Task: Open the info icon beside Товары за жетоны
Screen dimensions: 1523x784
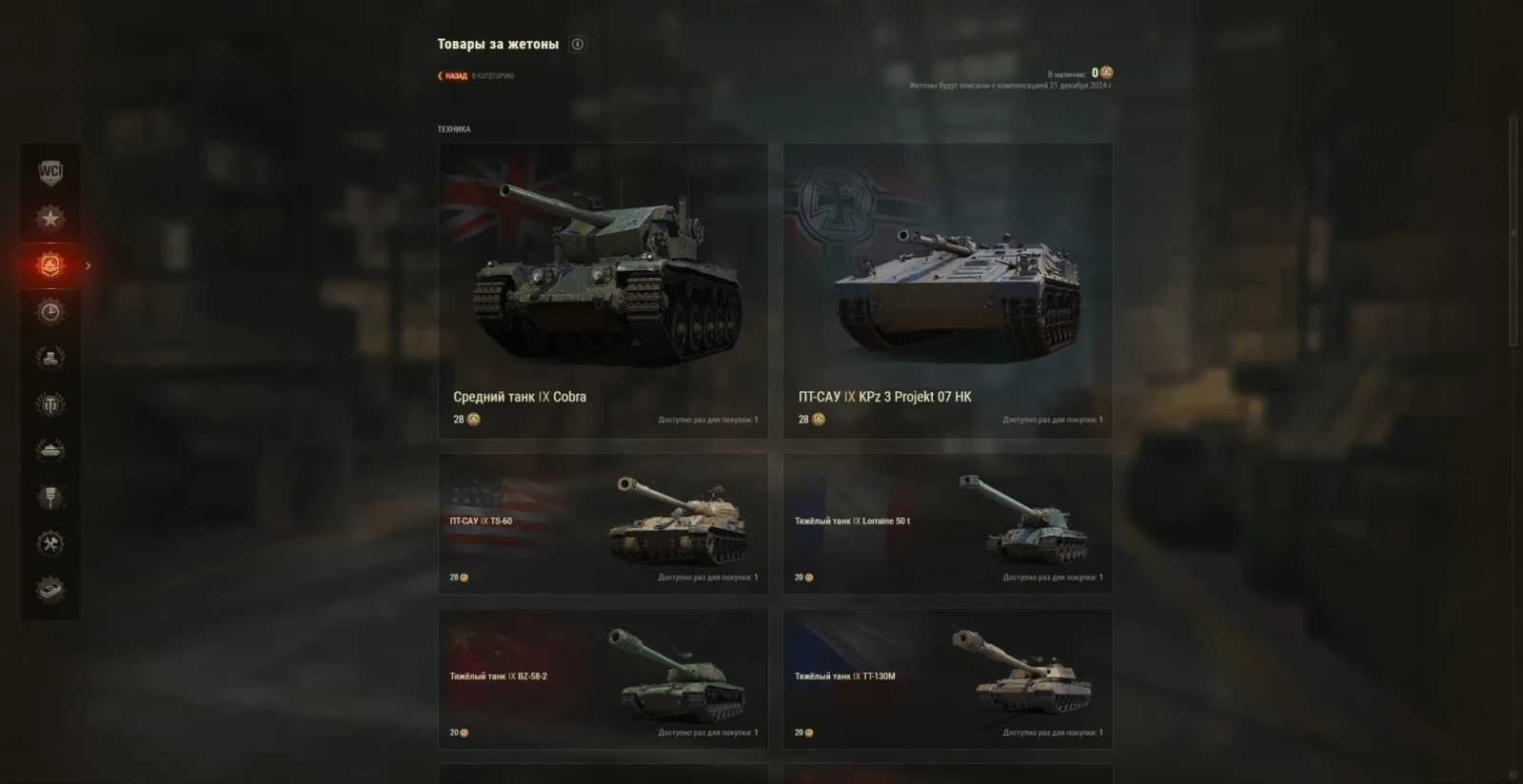Action: pos(578,44)
